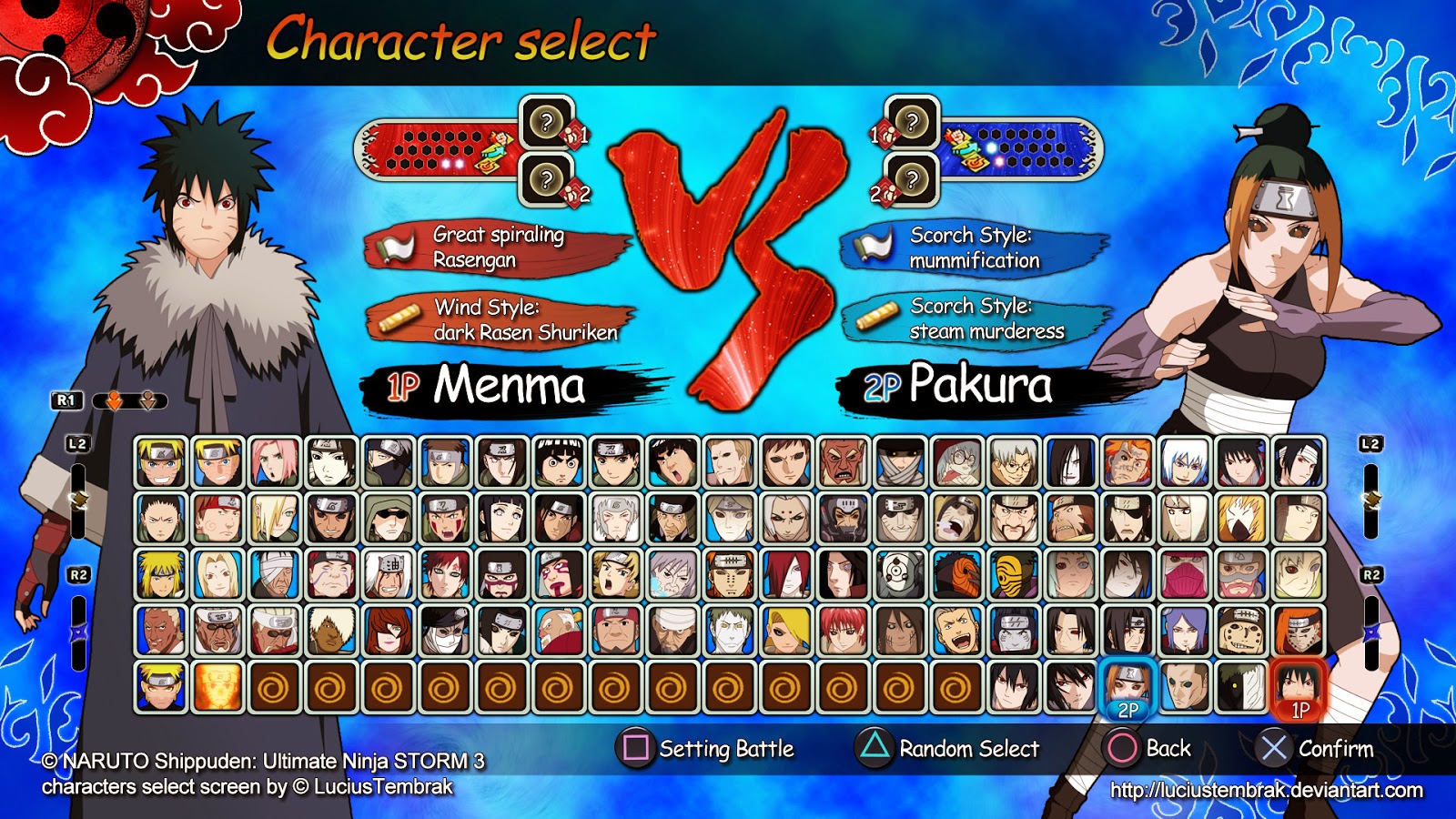
Task: Select the flaming Nine-Tails Chakra Naruto tile
Action: click(218, 687)
